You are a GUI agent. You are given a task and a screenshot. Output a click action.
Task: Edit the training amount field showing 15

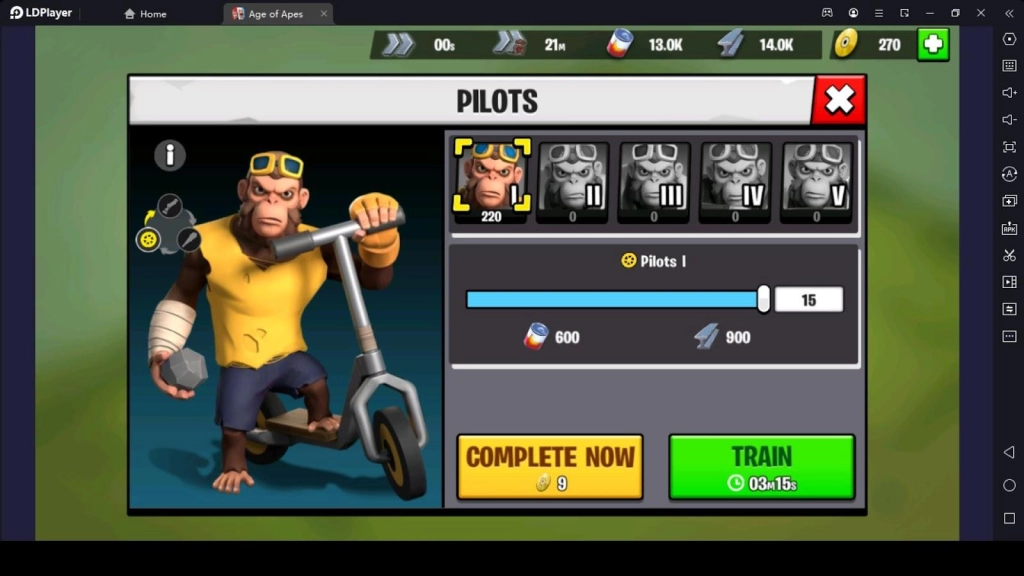tap(808, 299)
